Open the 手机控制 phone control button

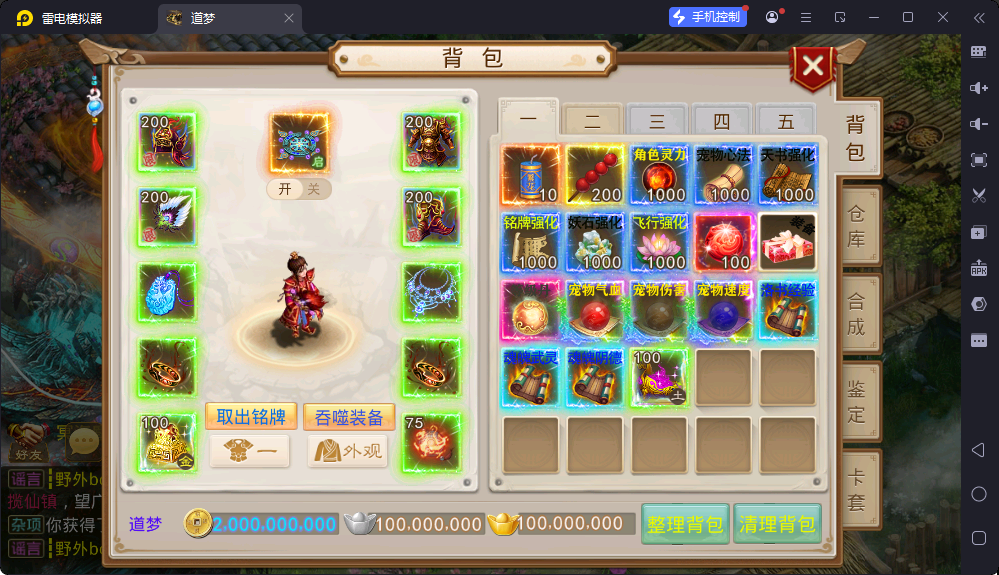click(708, 17)
